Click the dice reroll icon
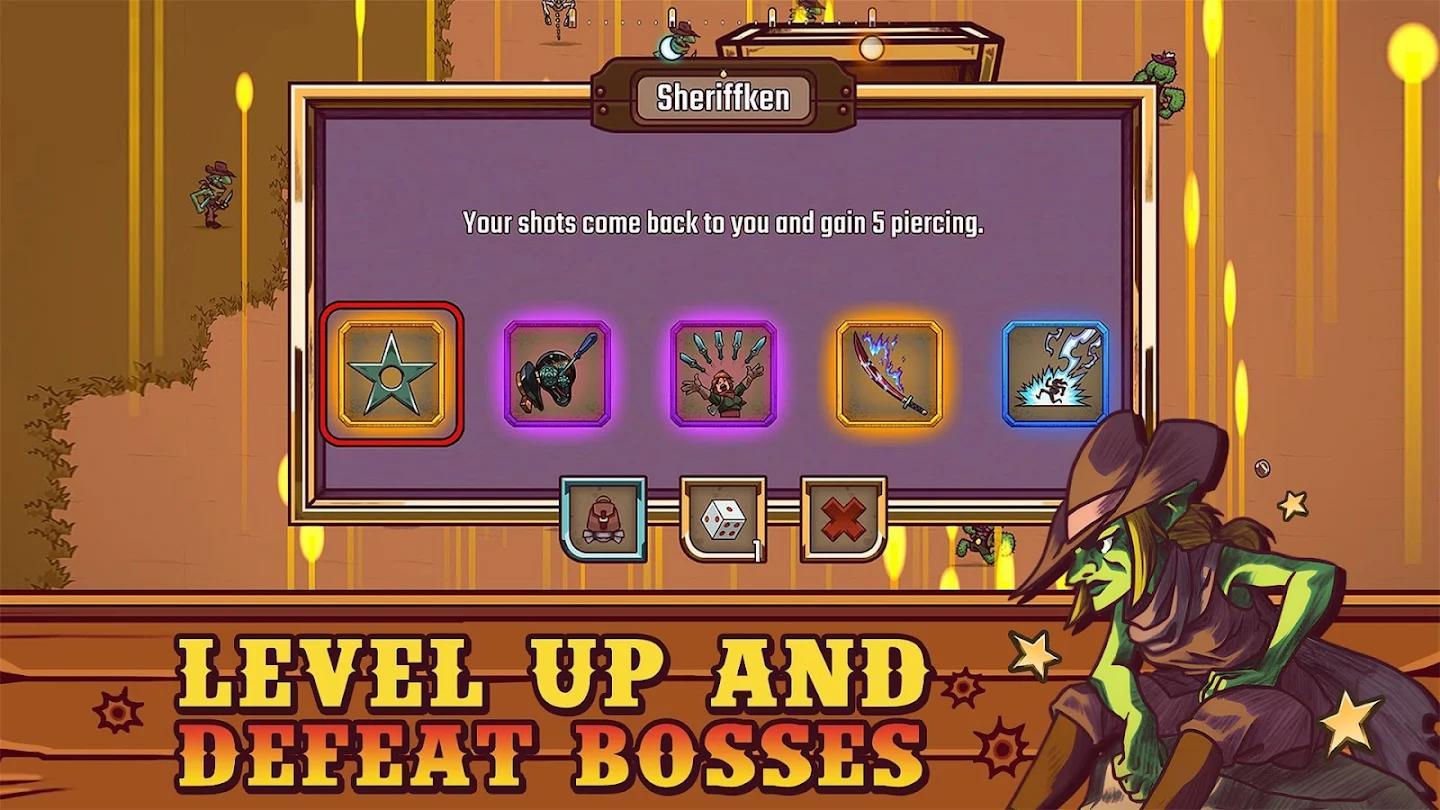This screenshot has height=810, width=1440. (x=722, y=516)
